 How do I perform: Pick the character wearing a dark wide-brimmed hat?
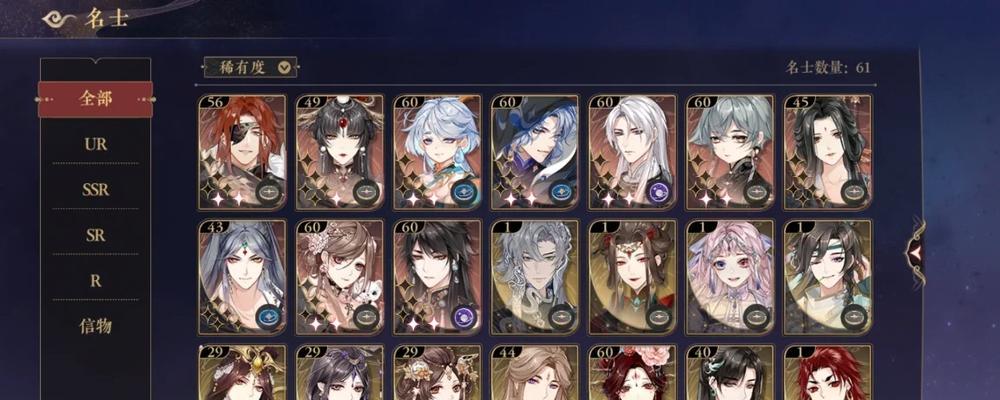[x=535, y=152]
